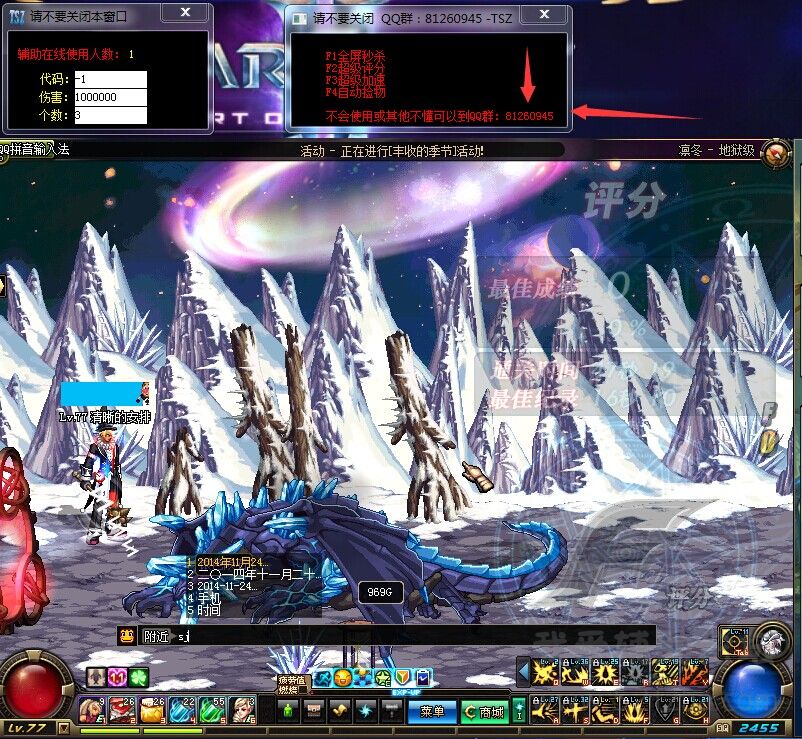The width and height of the screenshot is (802, 739).
Task: Click the green bottle icon left of 菜单
Action: (x=289, y=711)
